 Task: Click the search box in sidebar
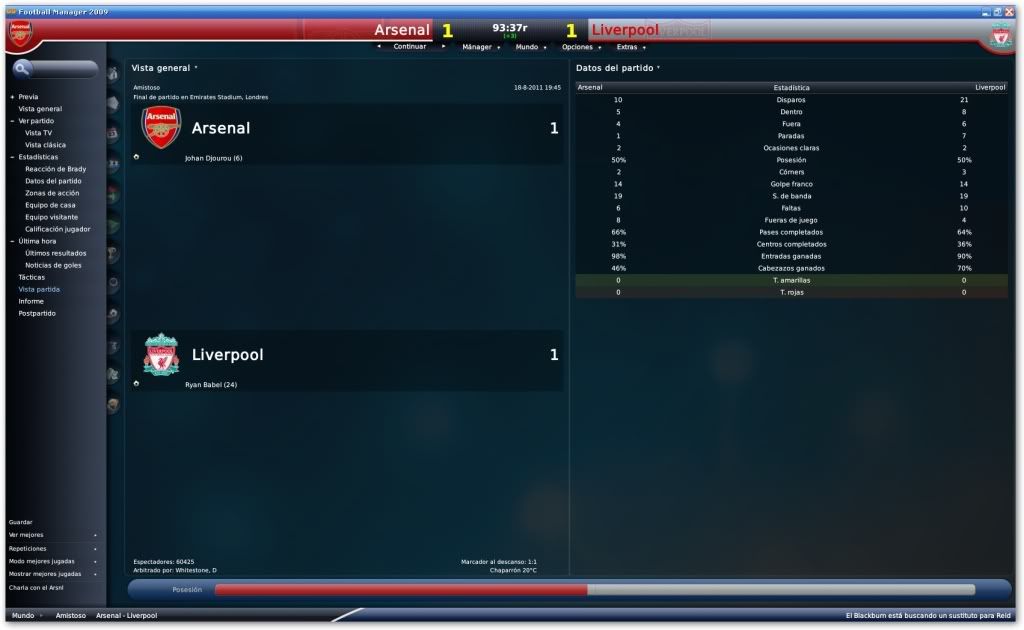click(58, 70)
